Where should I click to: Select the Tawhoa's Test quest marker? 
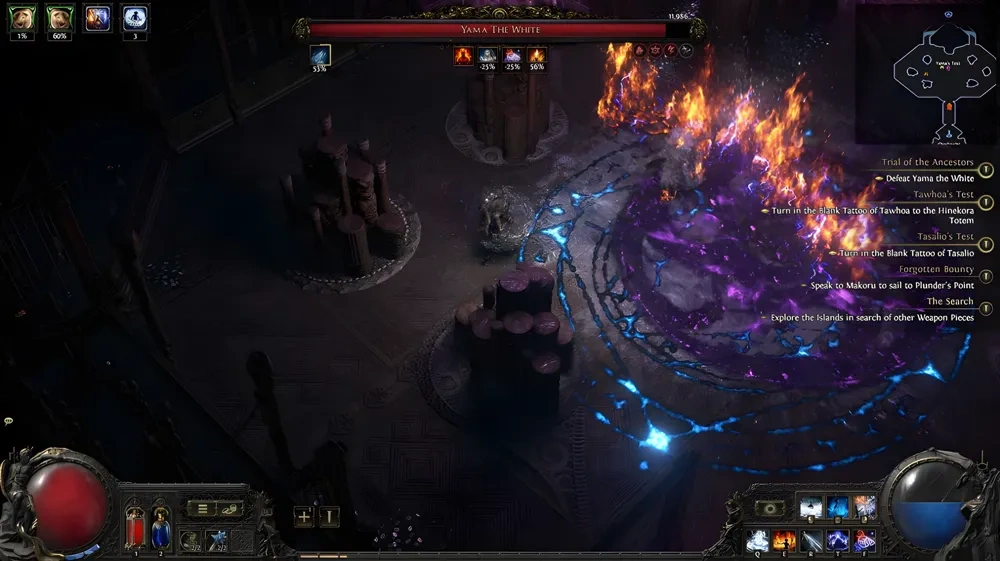[985, 203]
